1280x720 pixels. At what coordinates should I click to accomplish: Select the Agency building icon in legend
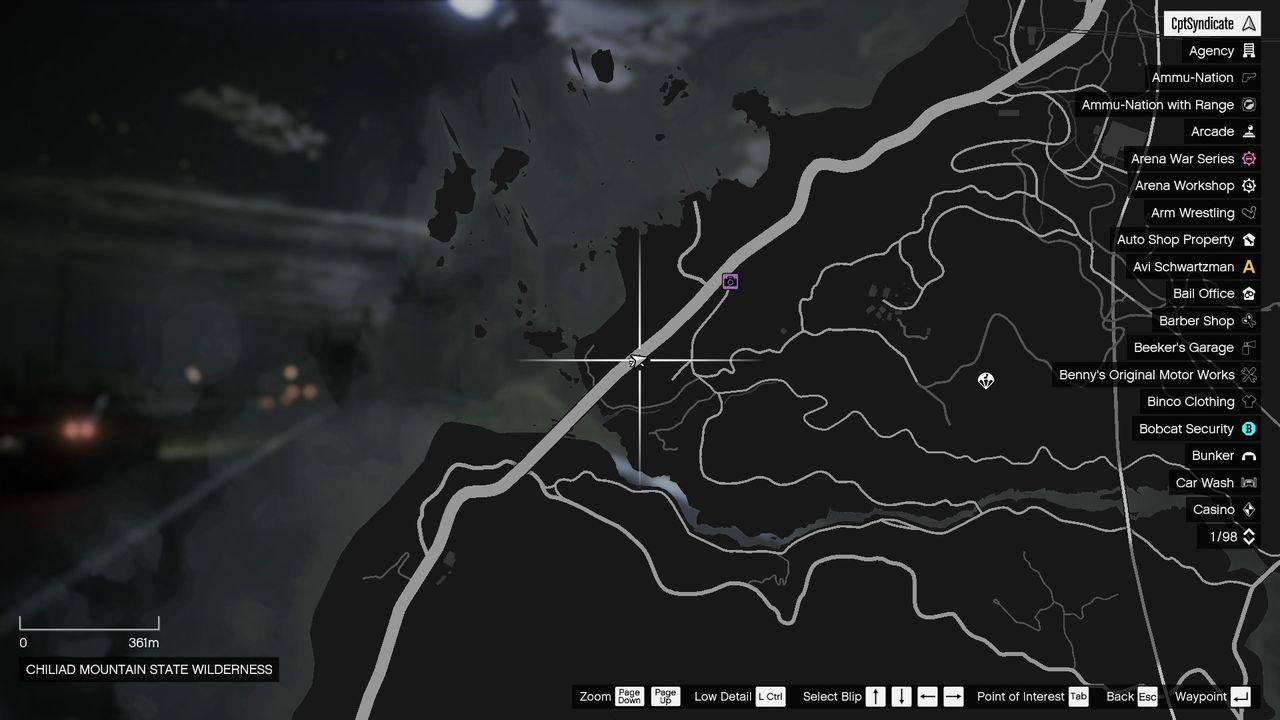pos(1247,51)
